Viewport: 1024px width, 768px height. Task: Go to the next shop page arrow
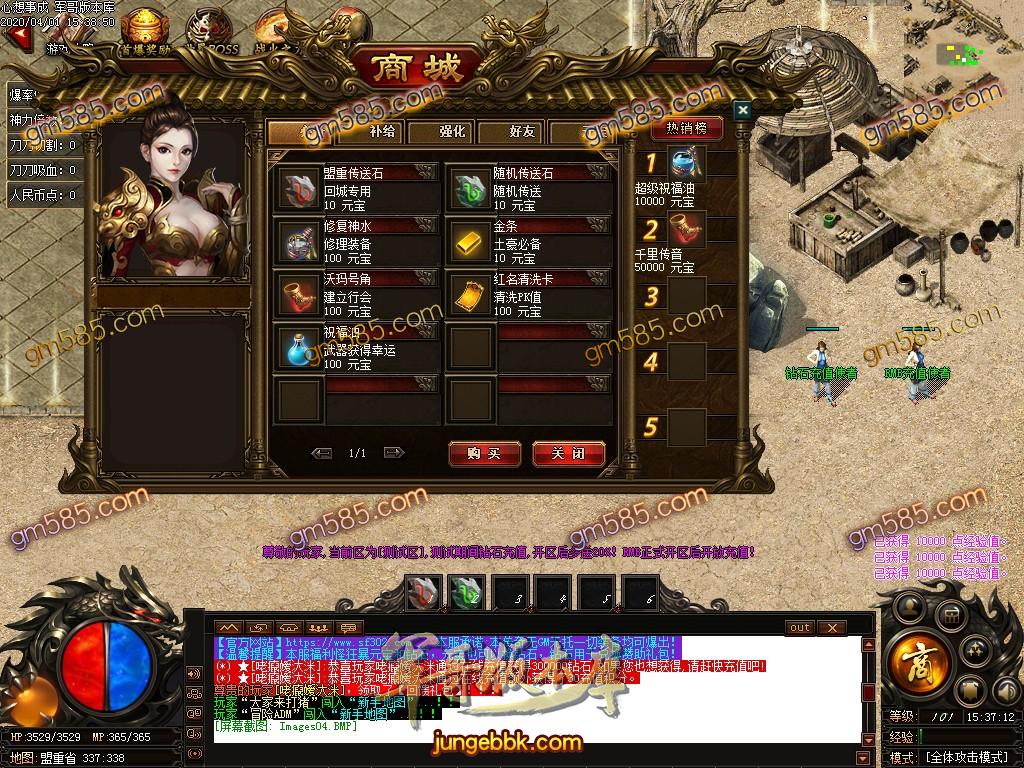click(x=393, y=453)
